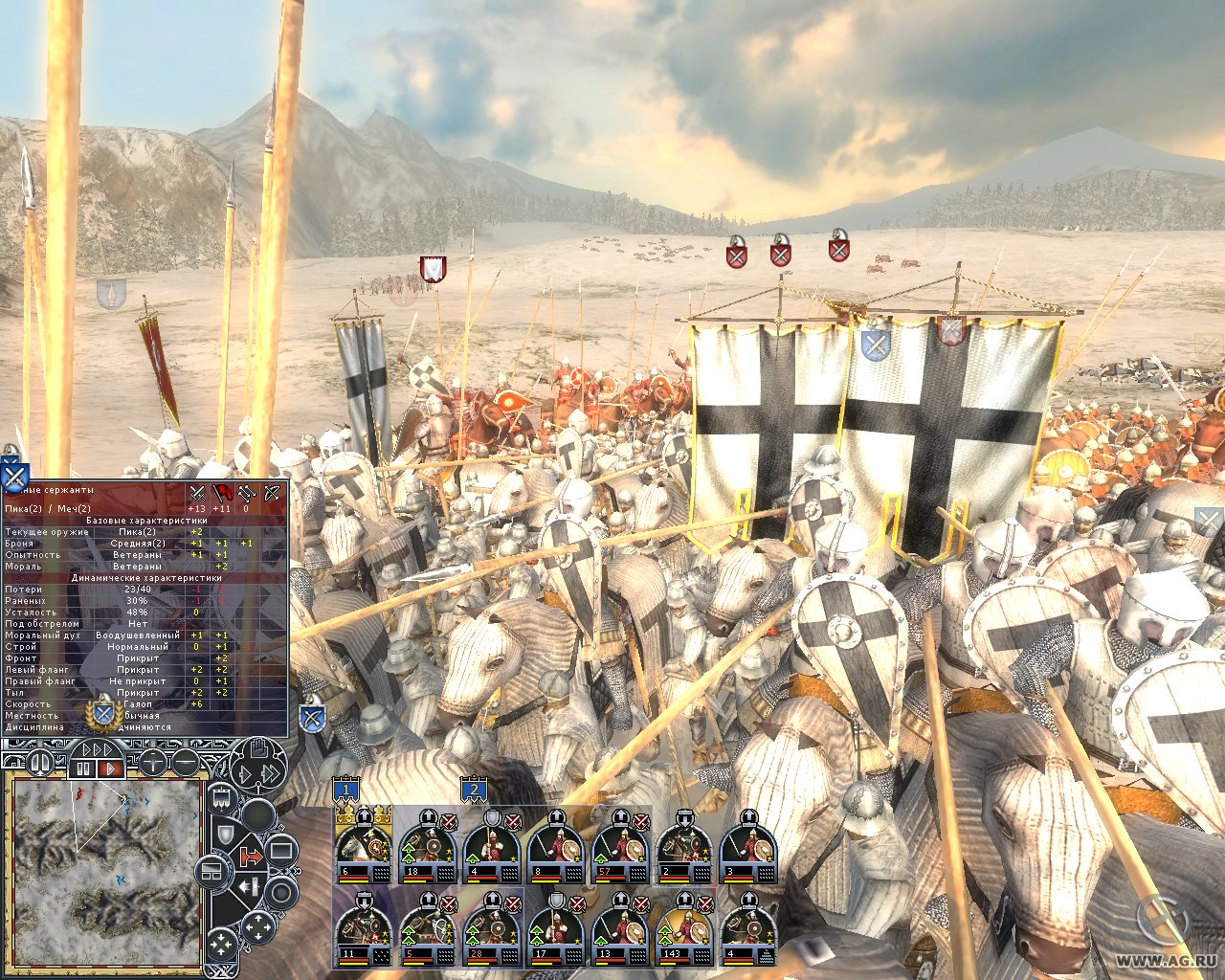Select army group banner number 2
Screen dimensions: 1225x980
tap(473, 791)
